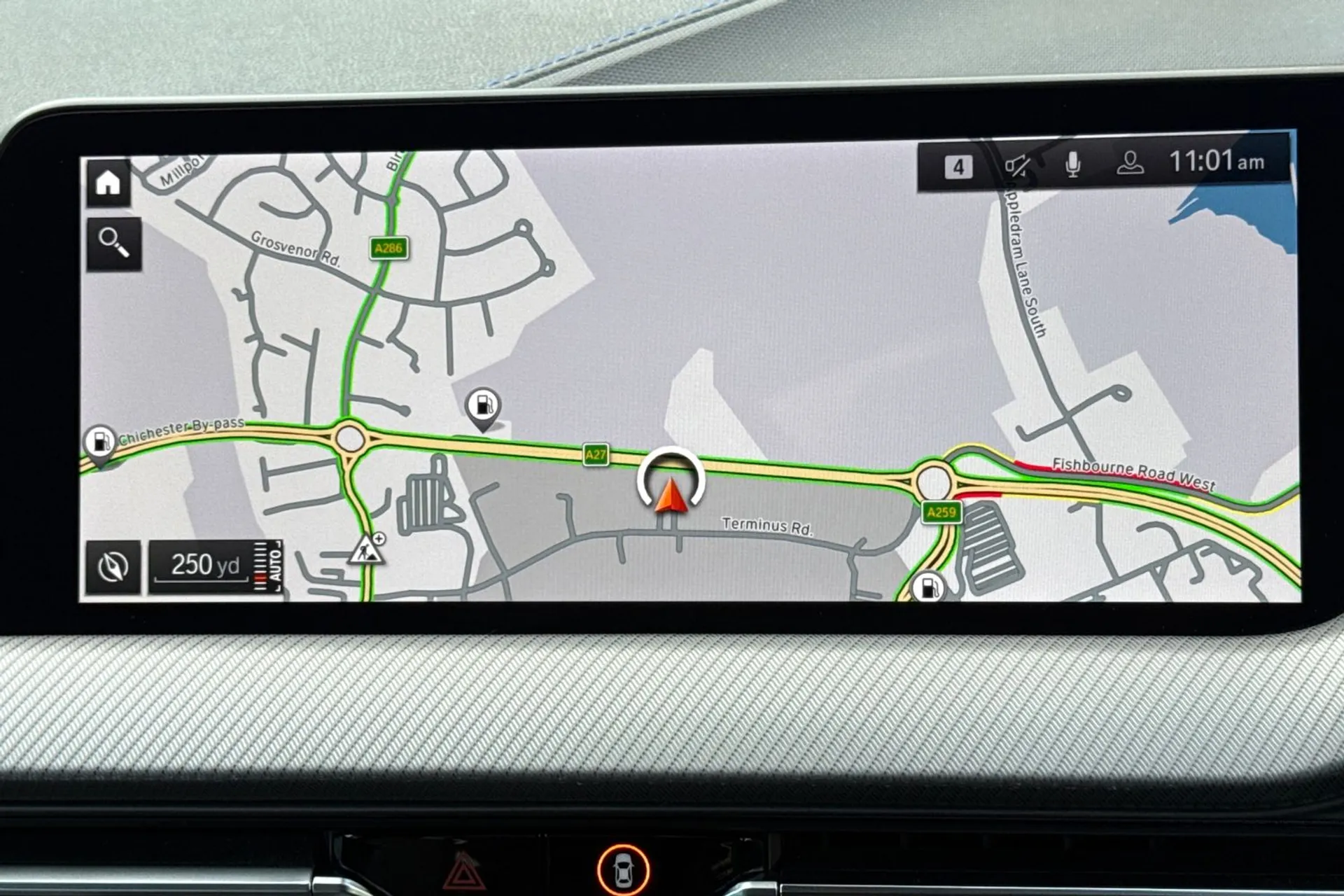This screenshot has width=1344, height=896.
Task: Tap the fuel station pin near the A27
Action: click(x=484, y=405)
